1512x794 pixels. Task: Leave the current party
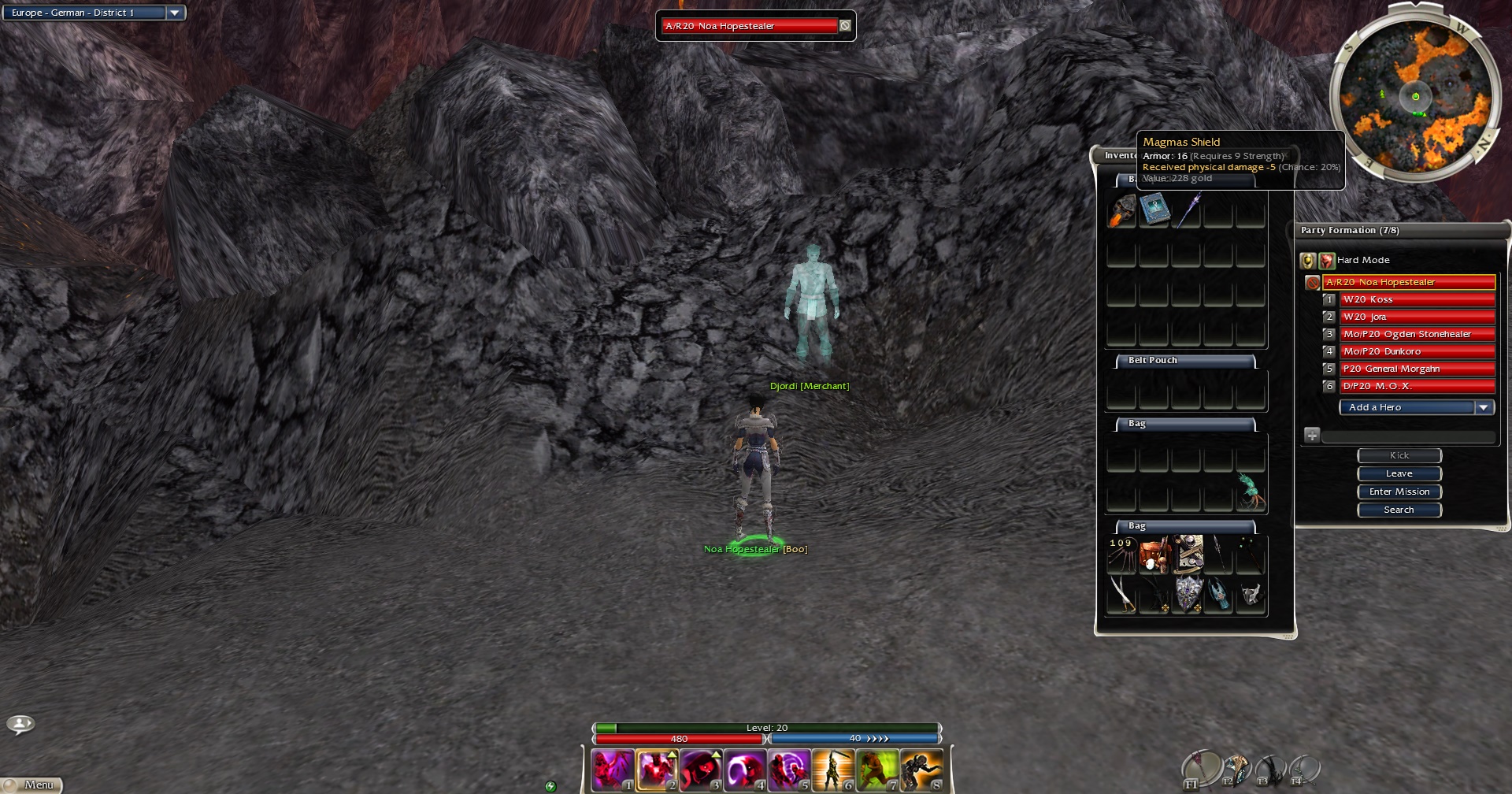(1399, 473)
